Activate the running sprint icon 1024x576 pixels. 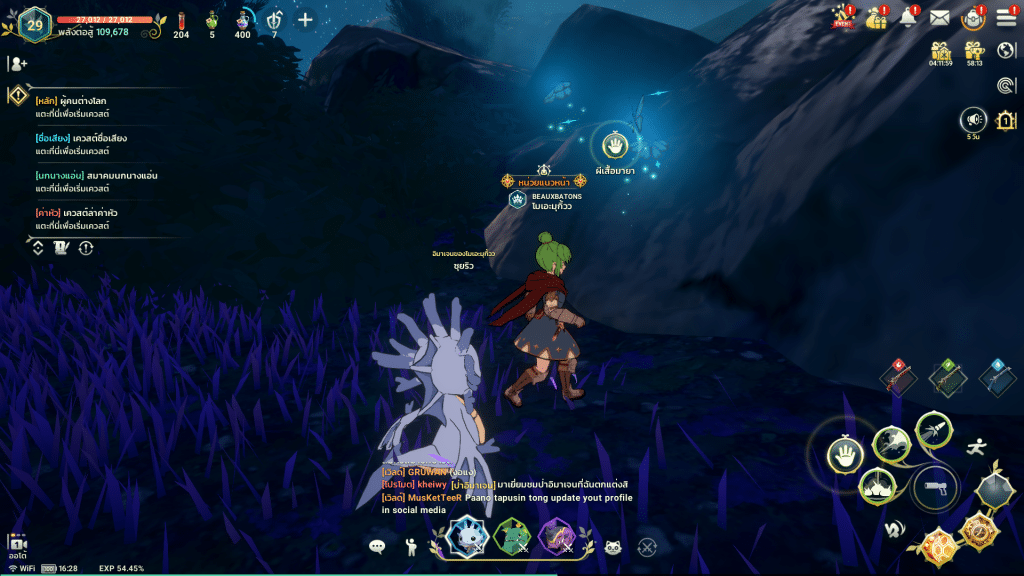point(976,447)
